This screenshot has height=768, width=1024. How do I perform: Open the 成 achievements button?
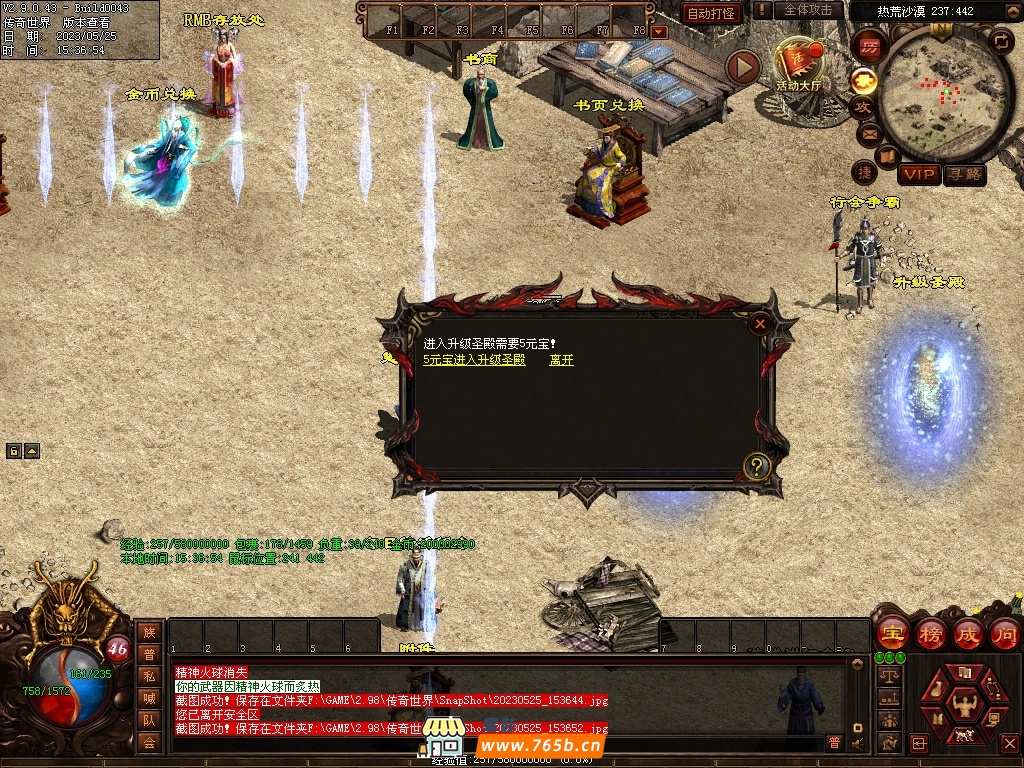point(968,634)
